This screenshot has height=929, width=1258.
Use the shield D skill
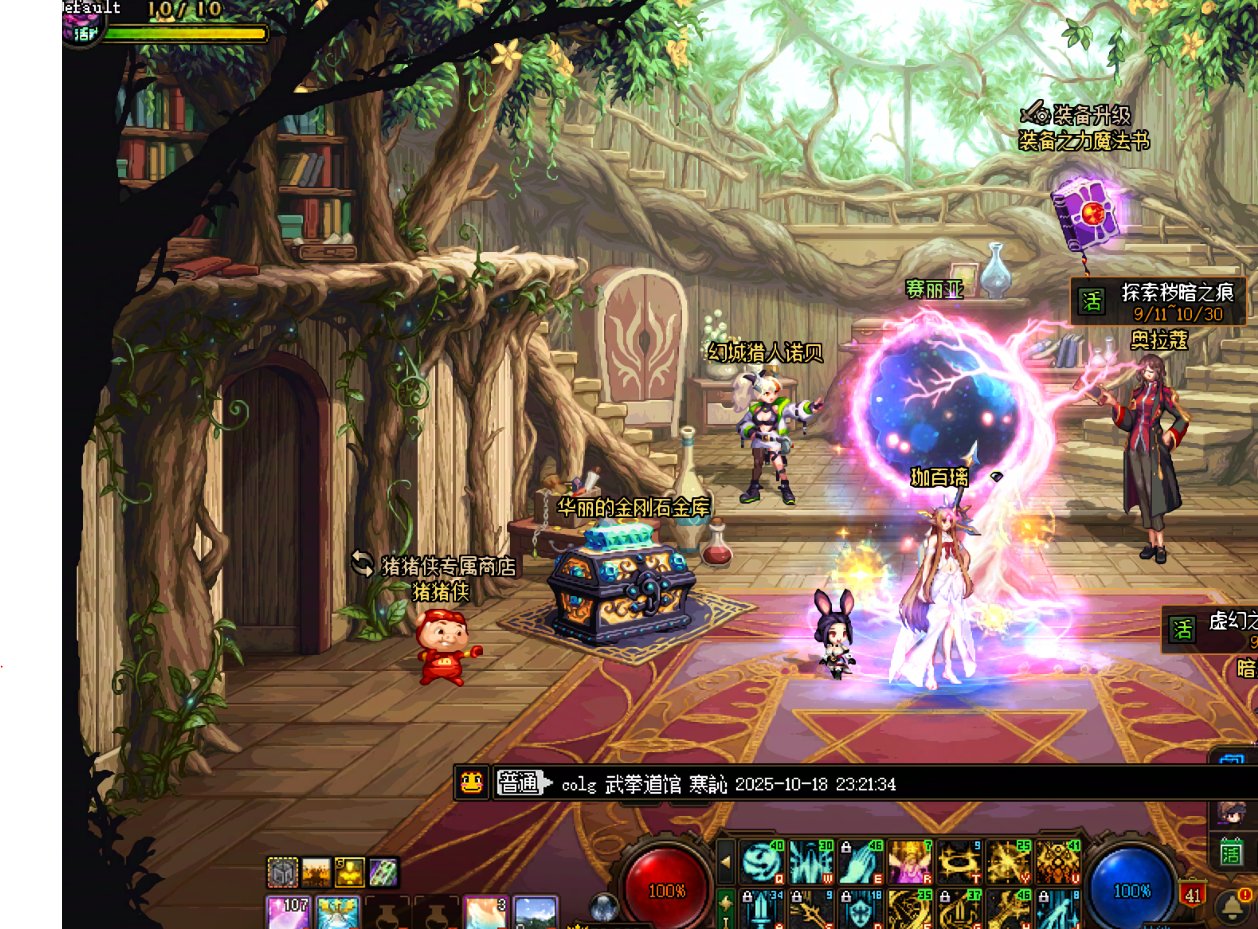coord(860,908)
